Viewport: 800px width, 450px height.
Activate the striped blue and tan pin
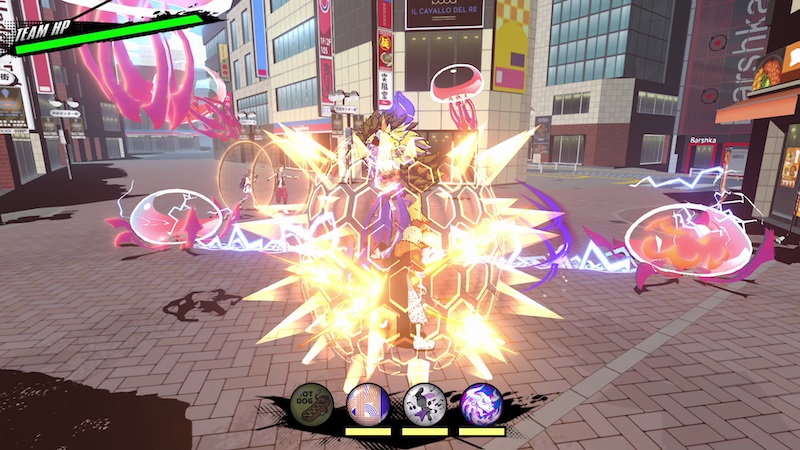(365, 403)
